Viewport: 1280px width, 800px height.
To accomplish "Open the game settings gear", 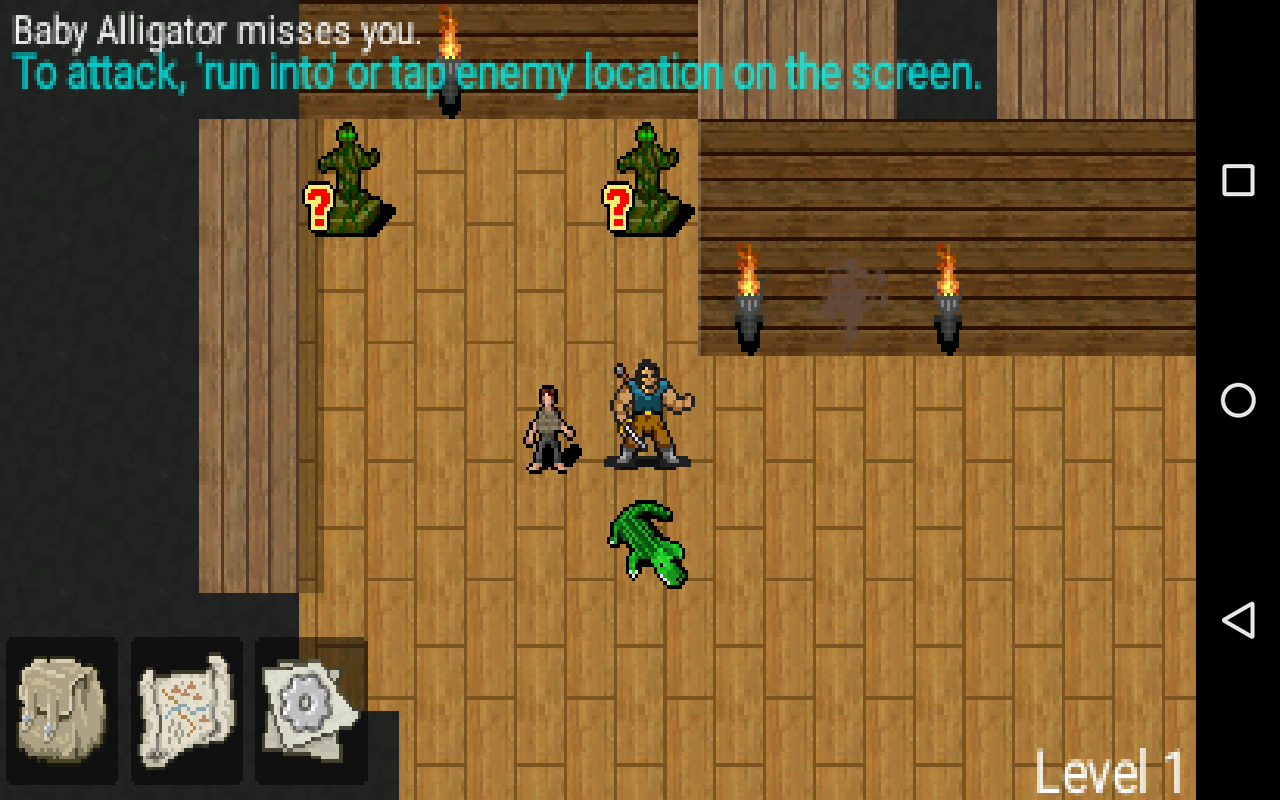I will tap(310, 710).
